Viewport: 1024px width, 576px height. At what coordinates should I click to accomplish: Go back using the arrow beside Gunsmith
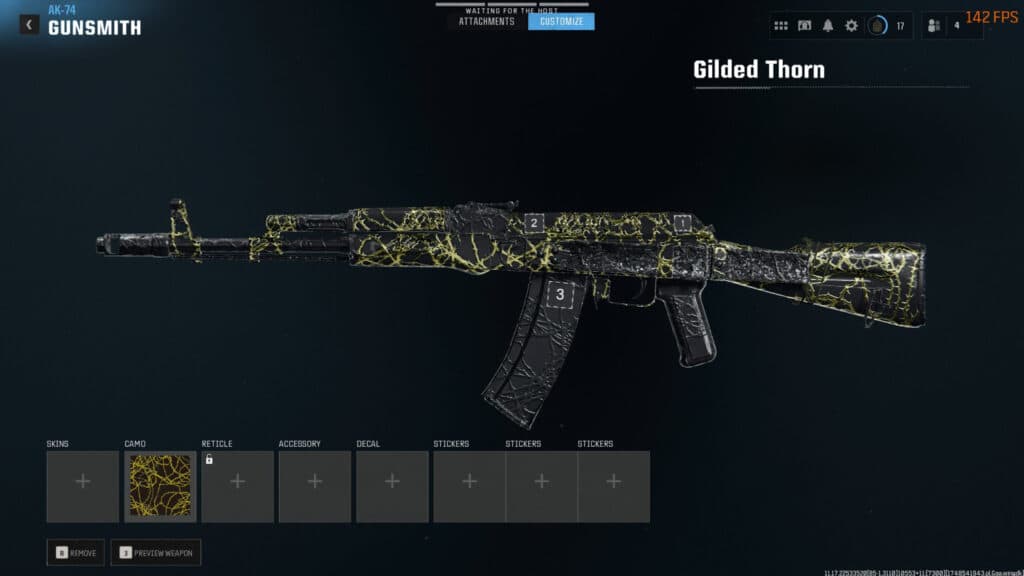click(30, 25)
